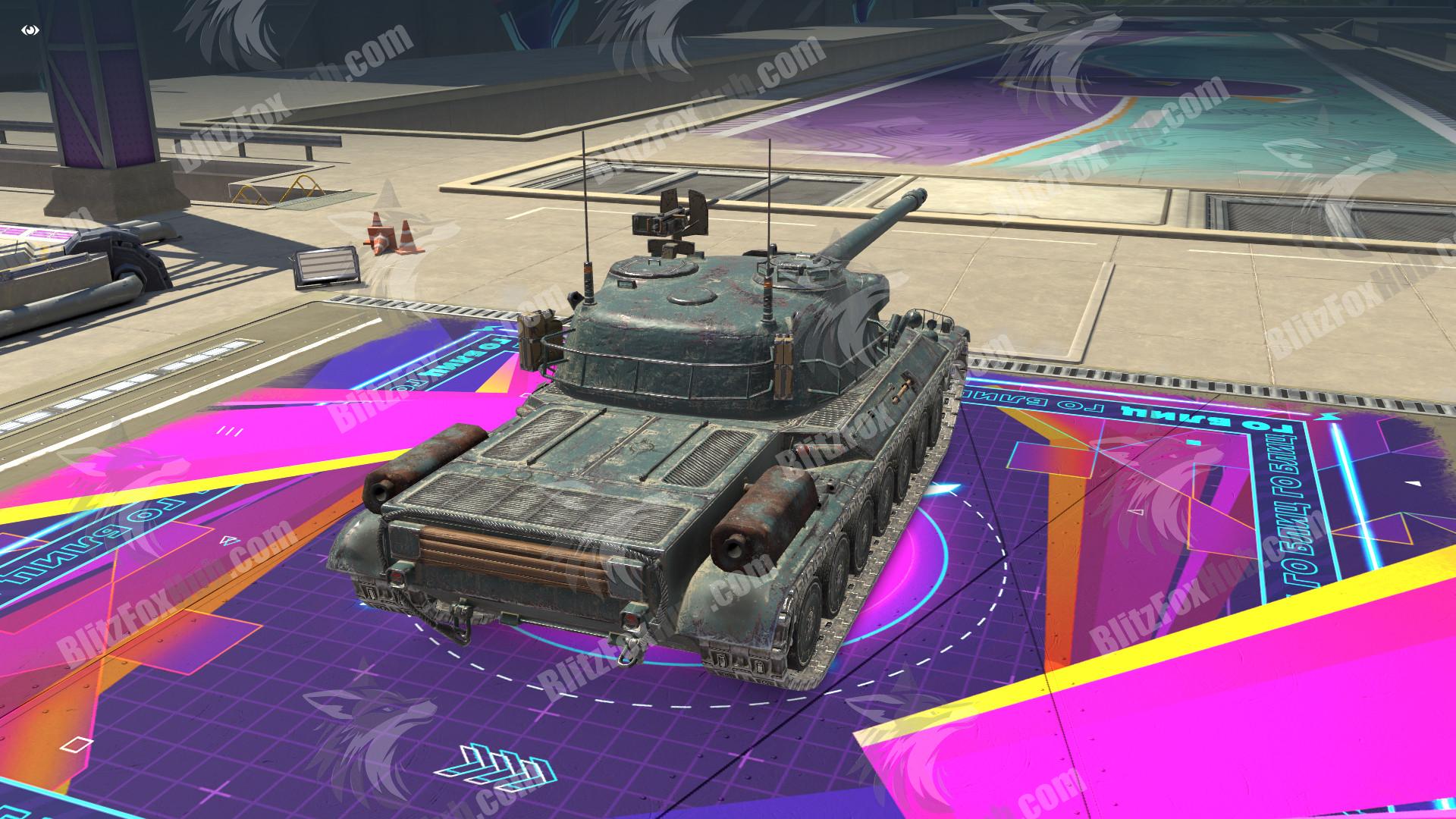Screen dimensions: 1456x819
Task: Toggle the eye icon to show interface
Action: 31,30
